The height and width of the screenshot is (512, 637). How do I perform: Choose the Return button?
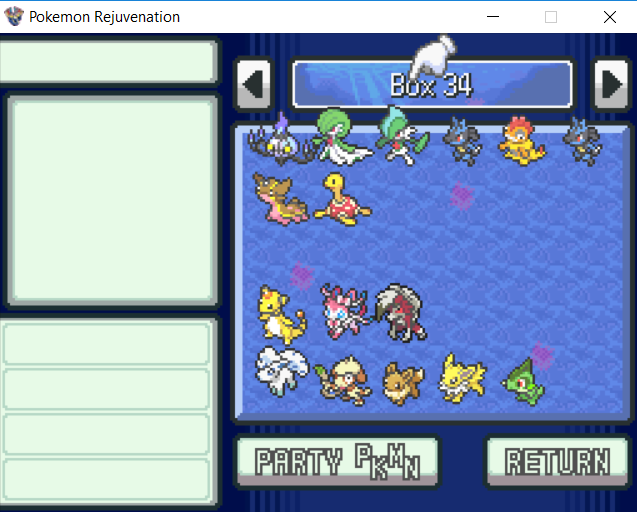tap(557, 462)
